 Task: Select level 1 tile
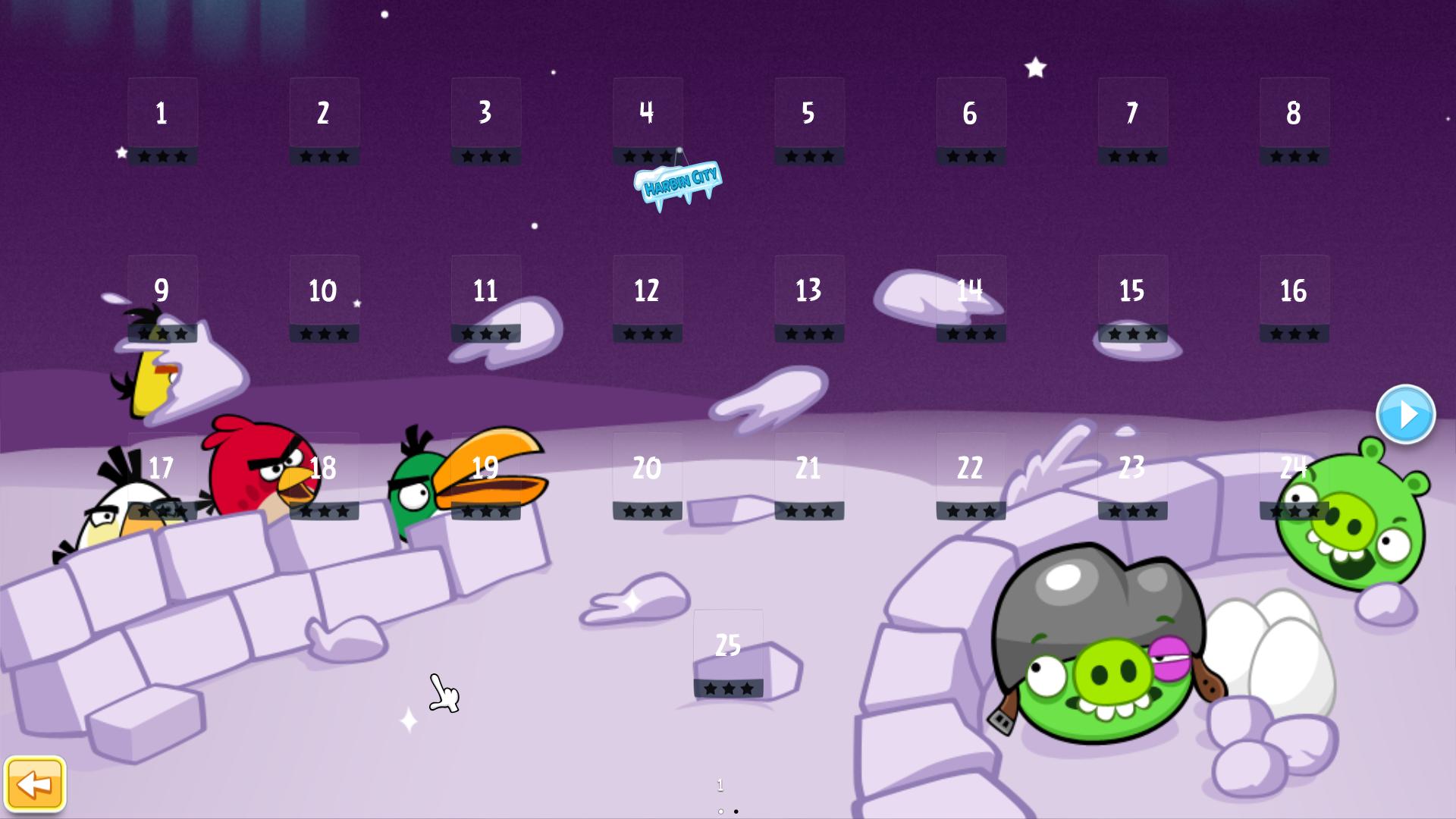pyautogui.click(x=162, y=120)
